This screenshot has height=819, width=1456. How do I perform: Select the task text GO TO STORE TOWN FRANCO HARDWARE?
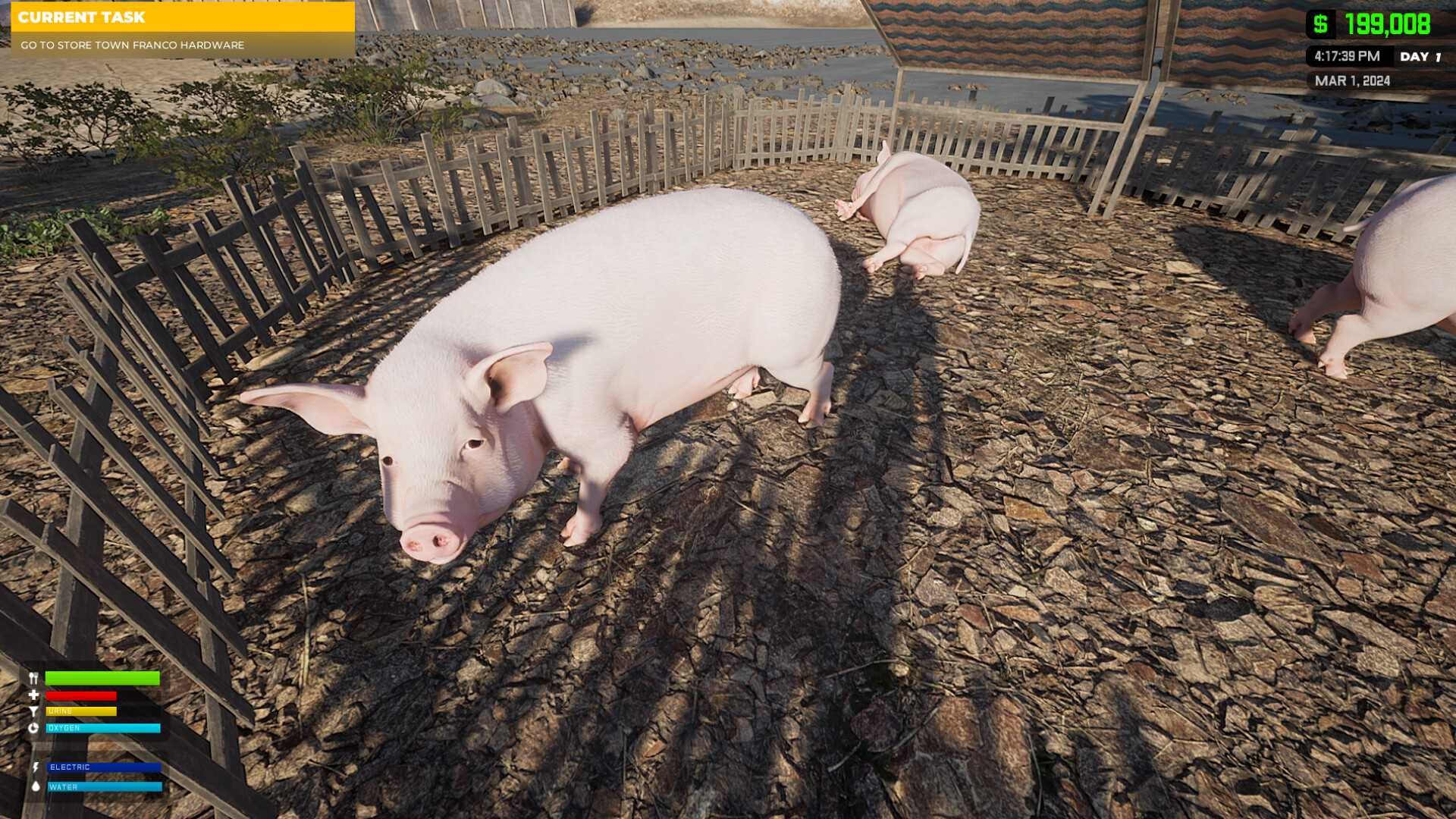[x=131, y=45]
